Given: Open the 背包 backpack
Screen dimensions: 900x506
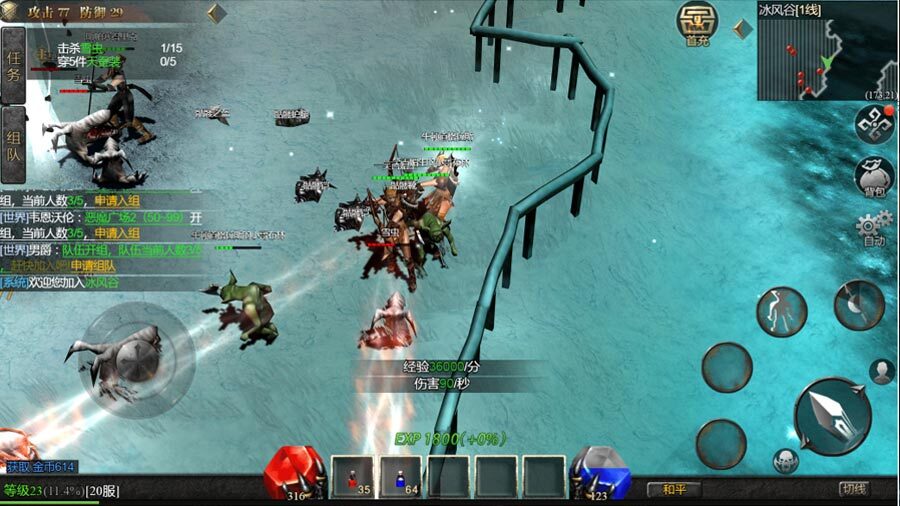Looking at the screenshot, I should pyautogui.click(x=873, y=177).
